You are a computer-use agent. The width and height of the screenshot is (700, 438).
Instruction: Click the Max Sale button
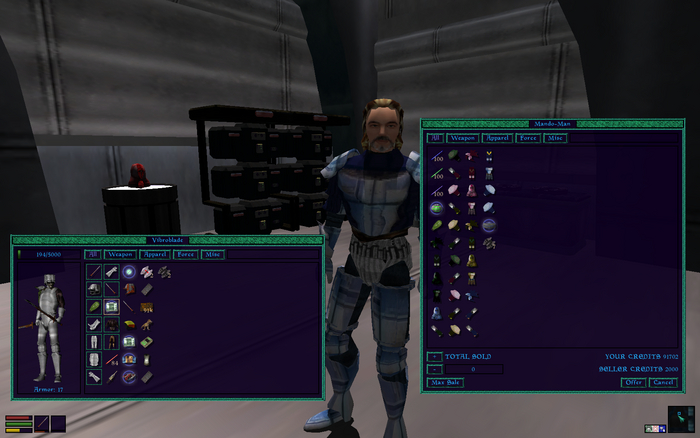pyautogui.click(x=445, y=382)
